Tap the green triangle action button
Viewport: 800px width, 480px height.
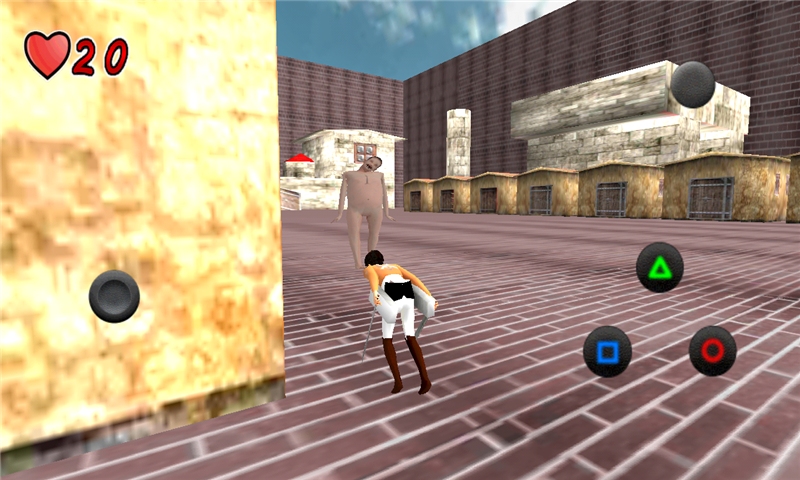660,267
